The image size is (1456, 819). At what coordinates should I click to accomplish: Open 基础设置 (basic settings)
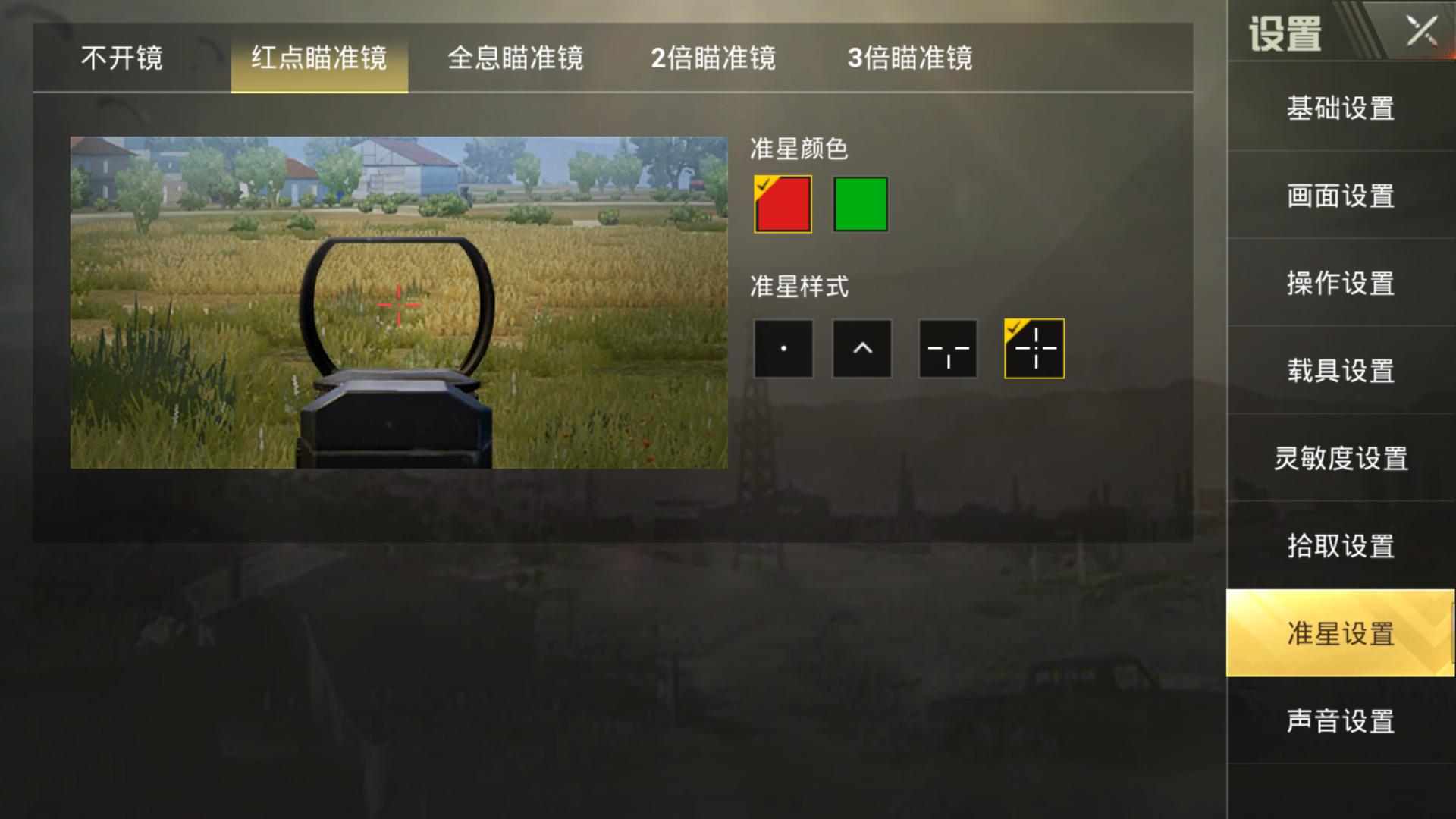(1339, 109)
